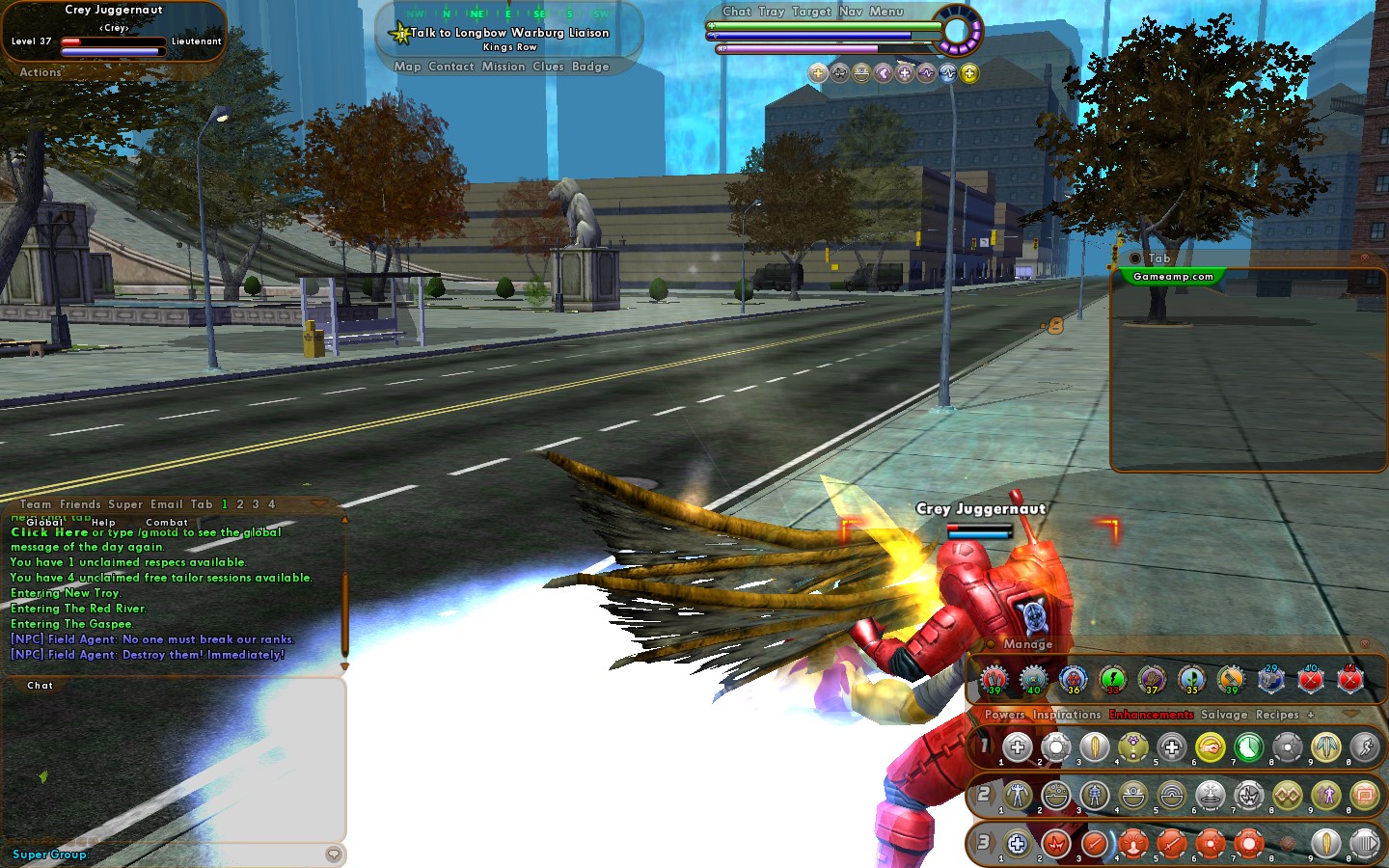The height and width of the screenshot is (868, 1389).
Task: Toggle the Tray window from the top bar
Action: (x=771, y=12)
